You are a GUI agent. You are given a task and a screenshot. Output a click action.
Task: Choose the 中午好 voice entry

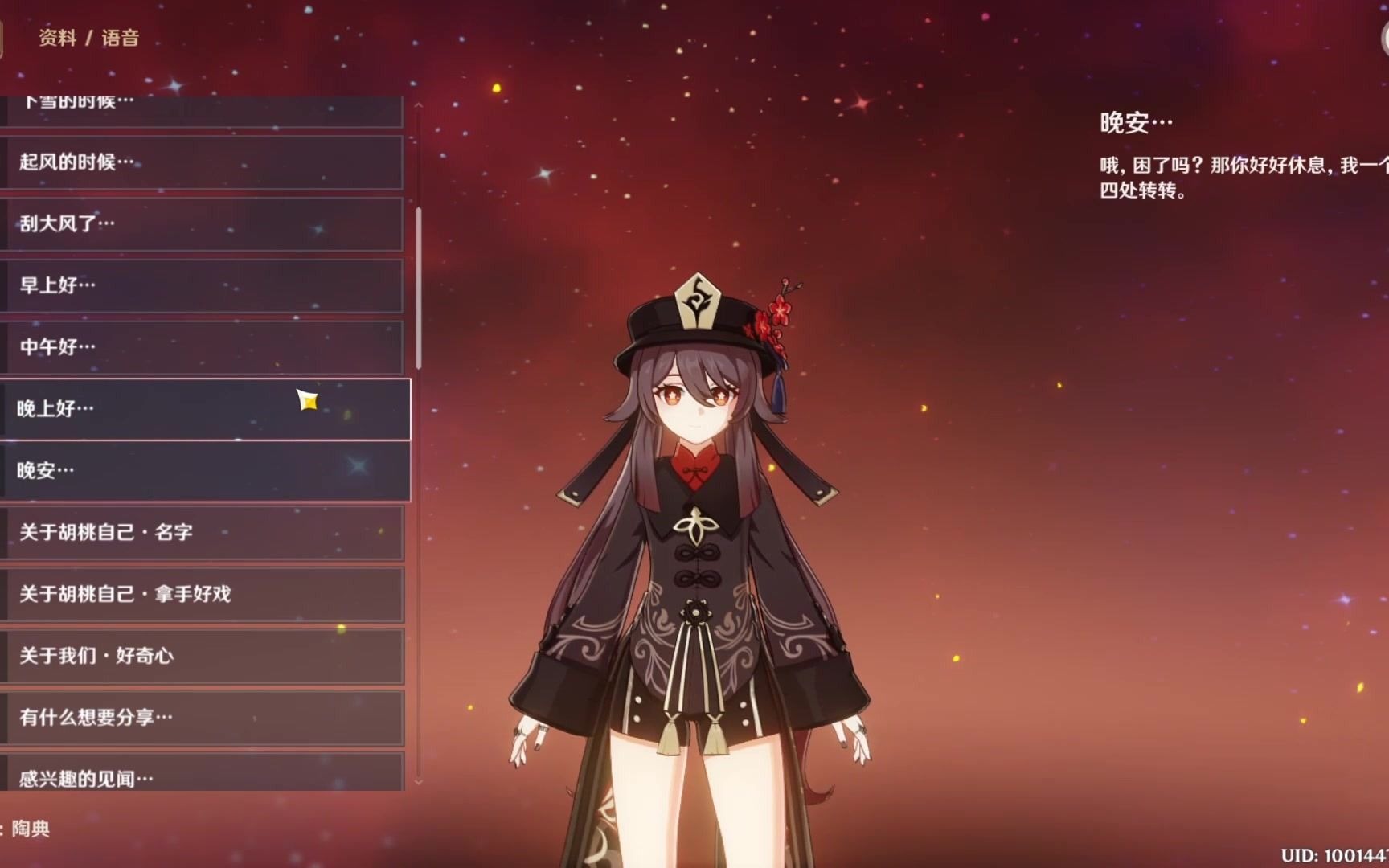[x=201, y=347]
